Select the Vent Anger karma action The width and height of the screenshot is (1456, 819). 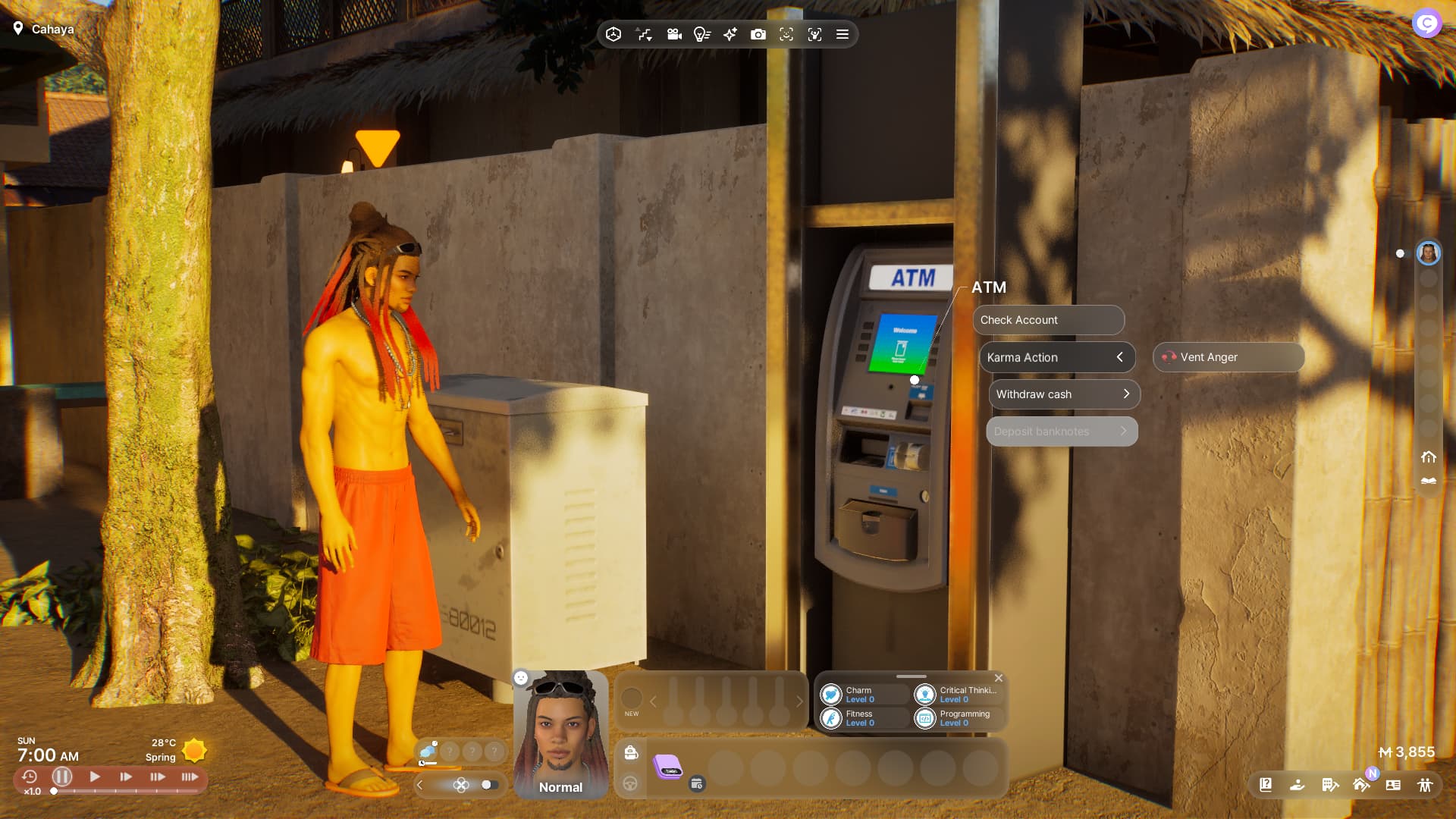point(1228,357)
